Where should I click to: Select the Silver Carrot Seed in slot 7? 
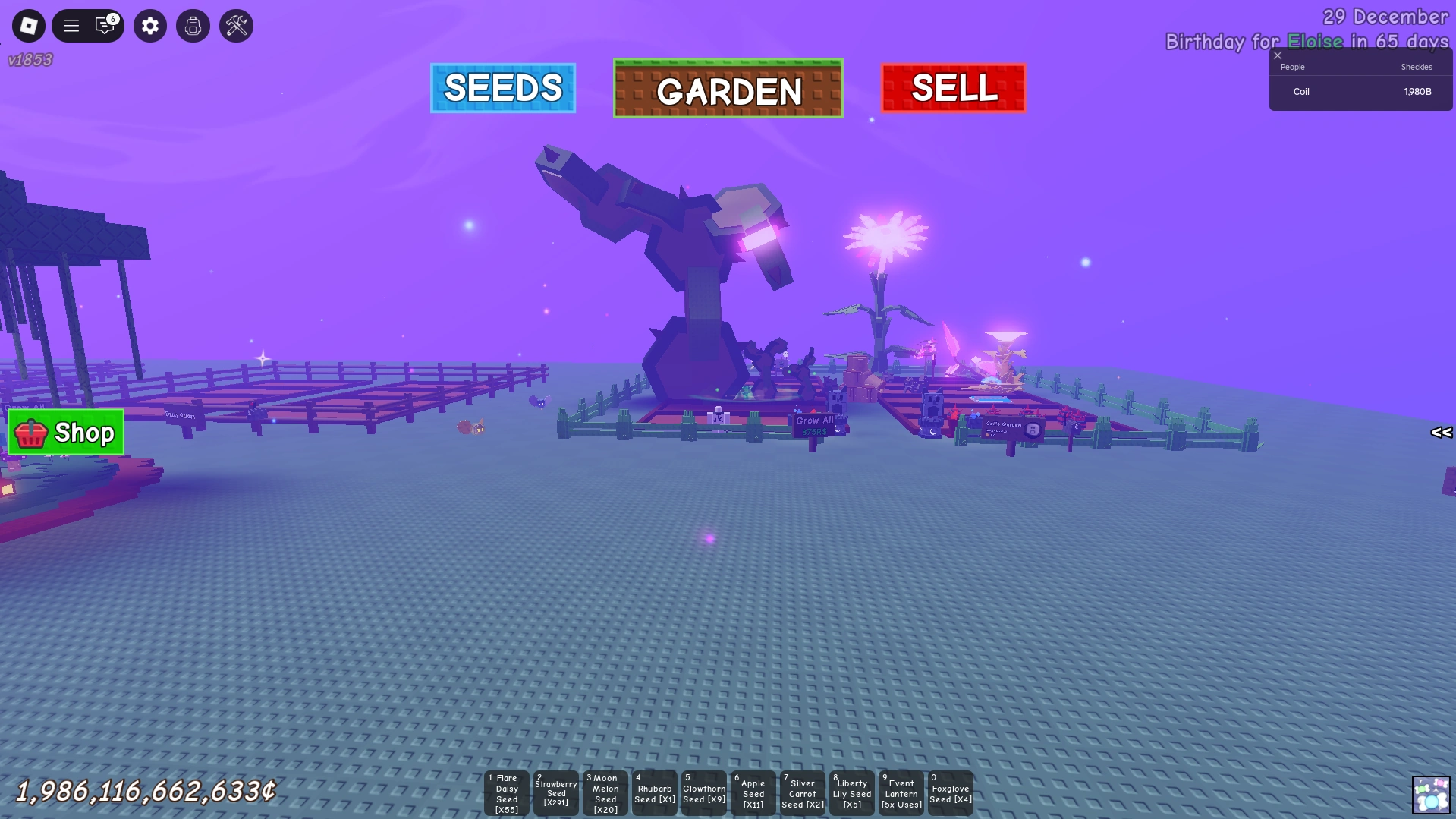802,792
